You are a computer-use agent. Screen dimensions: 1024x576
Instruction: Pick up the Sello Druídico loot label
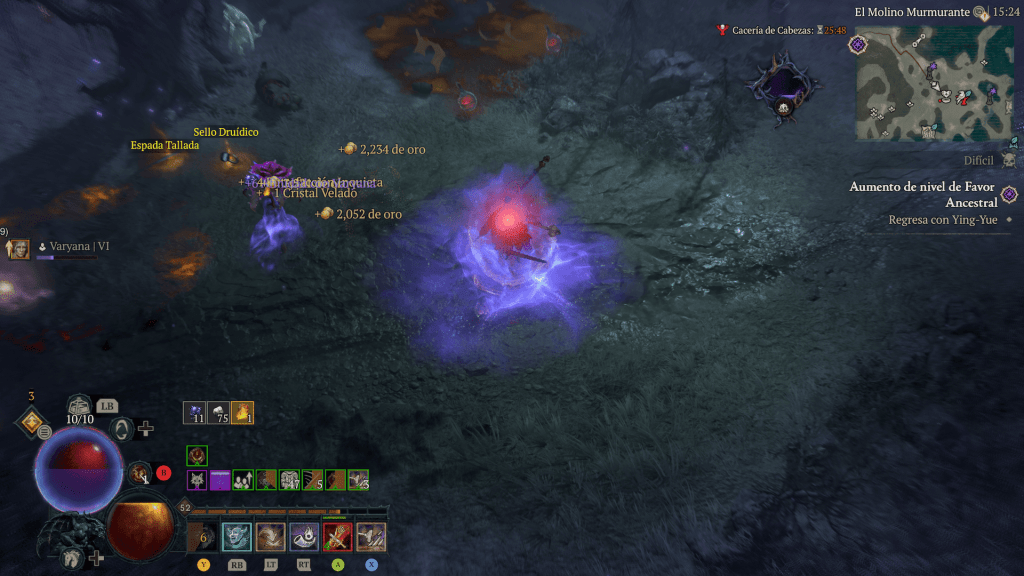226,132
